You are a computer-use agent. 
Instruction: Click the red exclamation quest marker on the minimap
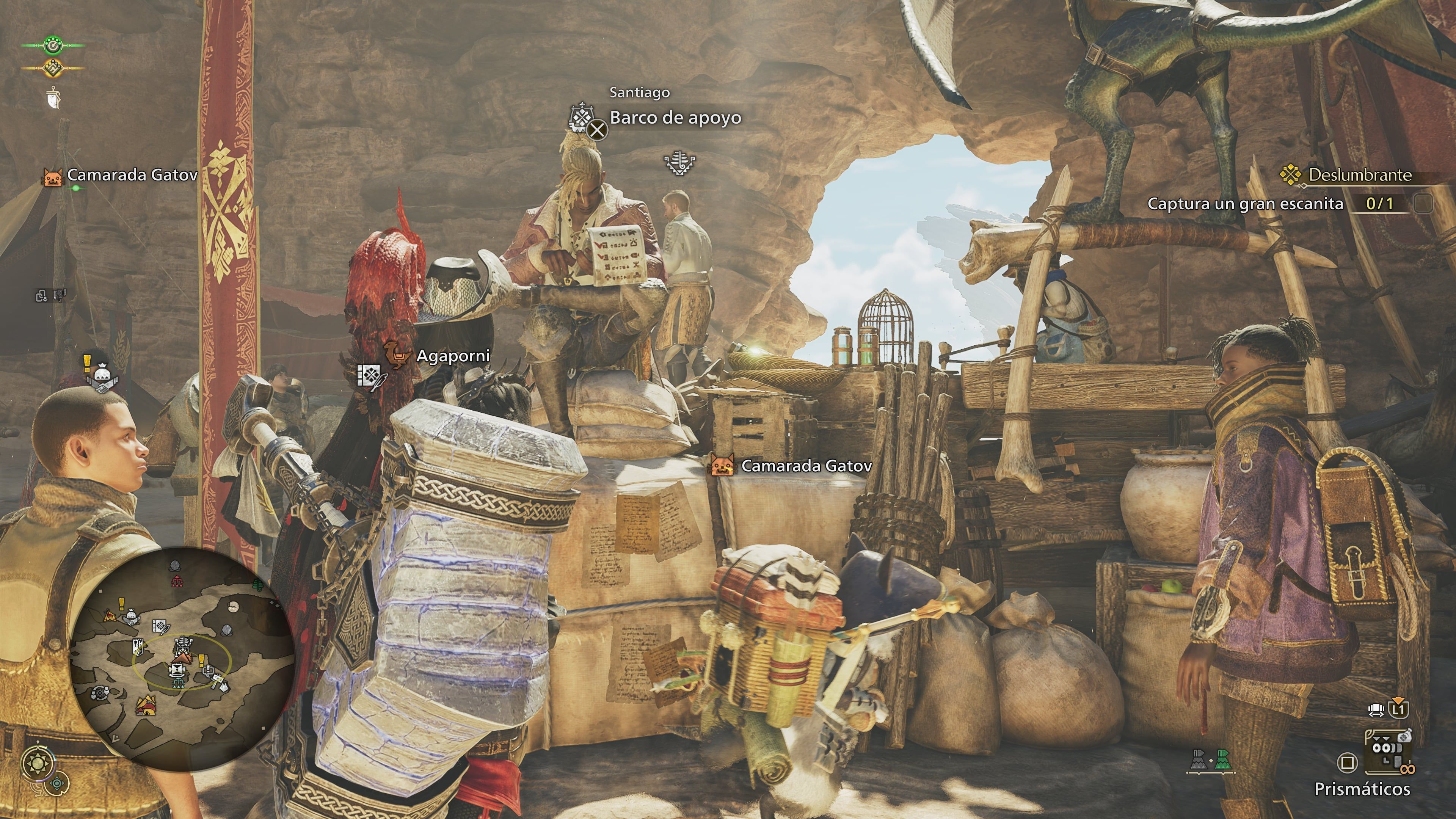121,604
